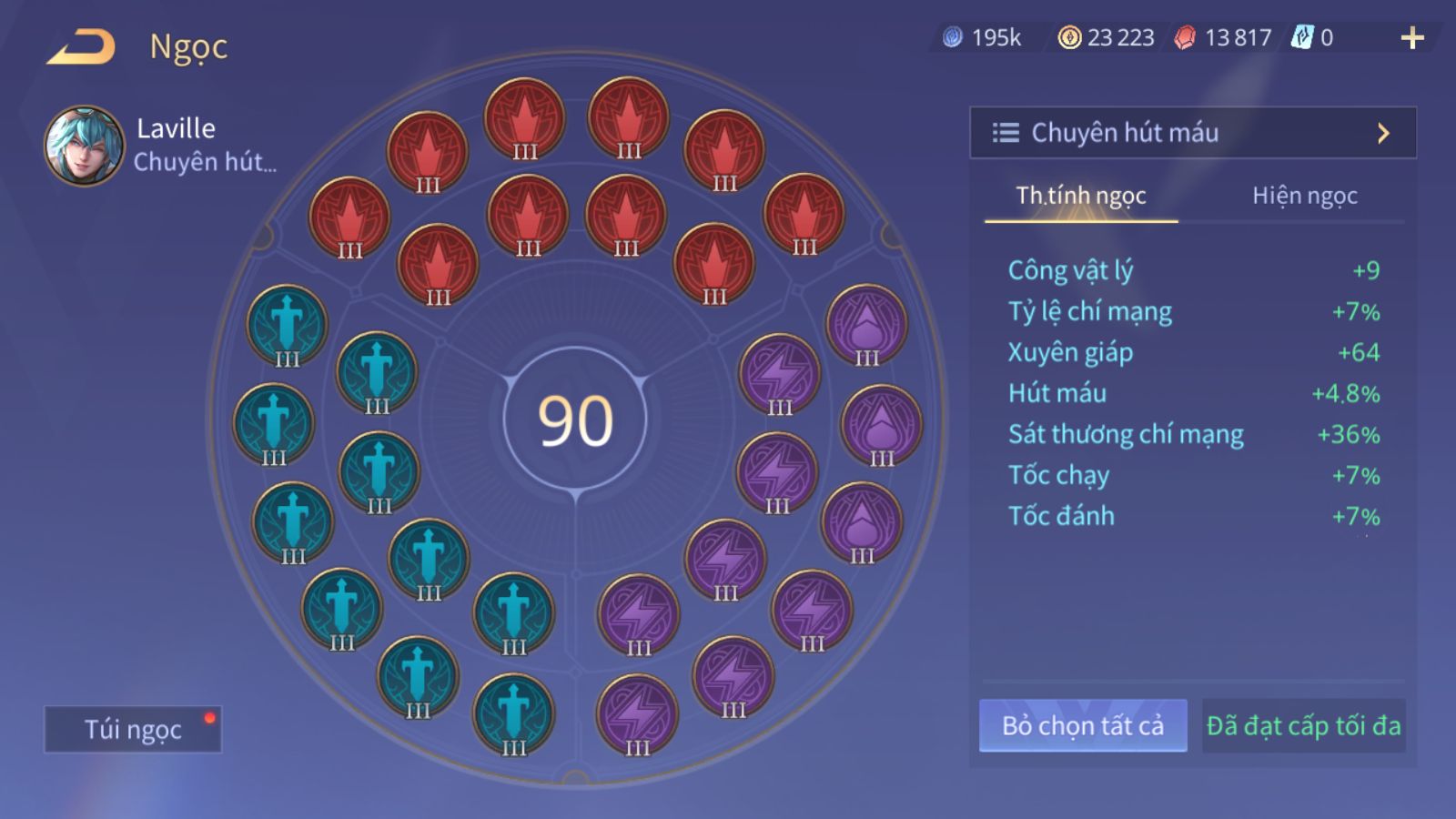
Task: Click the Đã đạt cấp tối đa button
Action: point(1303,725)
